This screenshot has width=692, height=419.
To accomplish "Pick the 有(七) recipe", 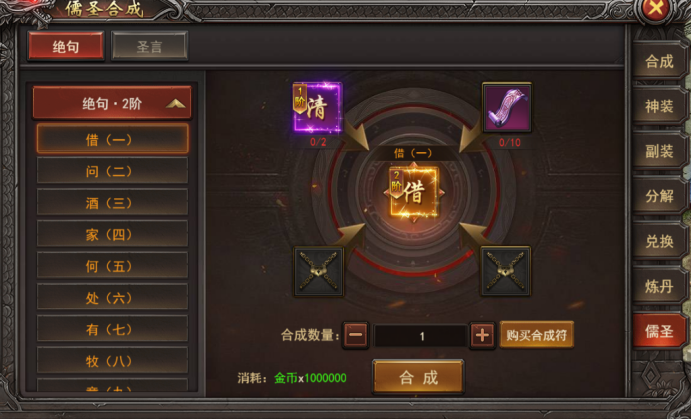I will pyautogui.click(x=112, y=328).
